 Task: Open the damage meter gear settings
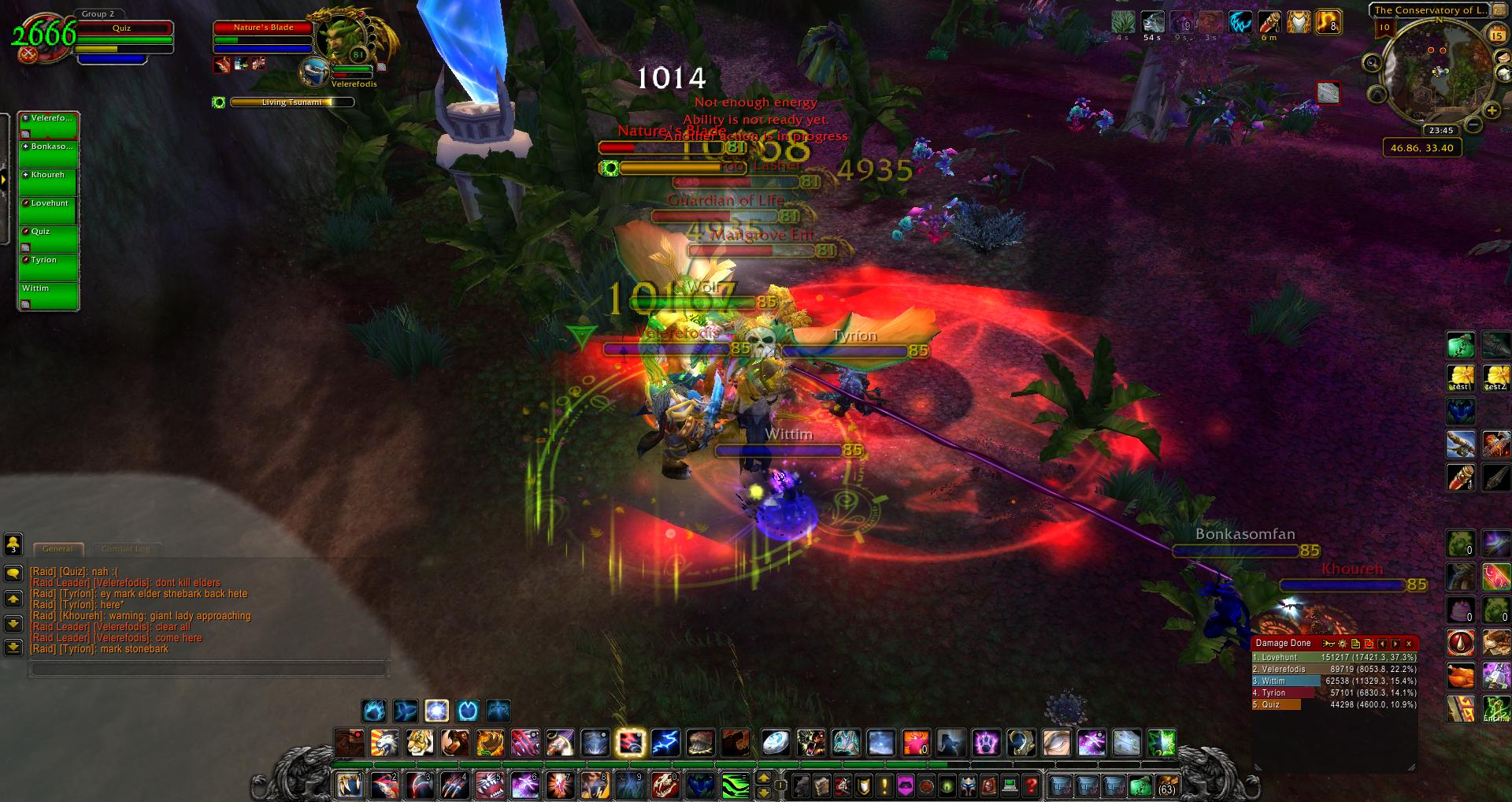click(1343, 644)
